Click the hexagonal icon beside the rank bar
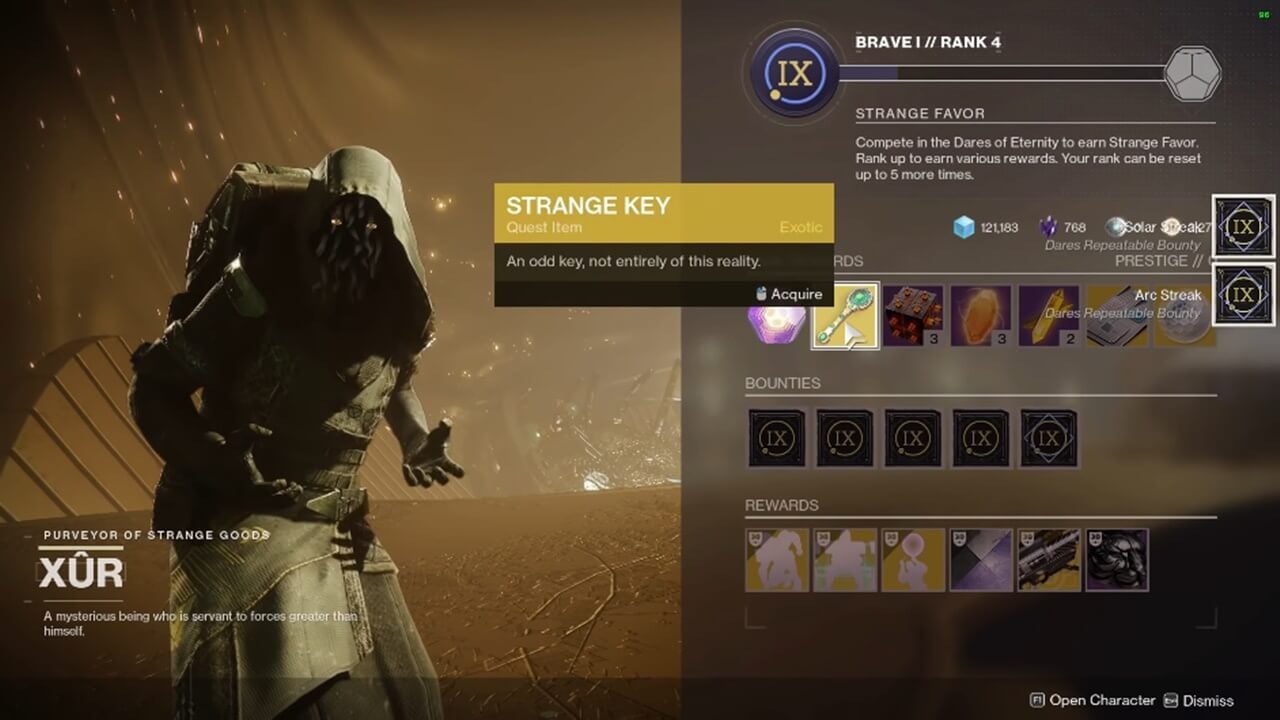1280x720 pixels. click(x=1196, y=72)
